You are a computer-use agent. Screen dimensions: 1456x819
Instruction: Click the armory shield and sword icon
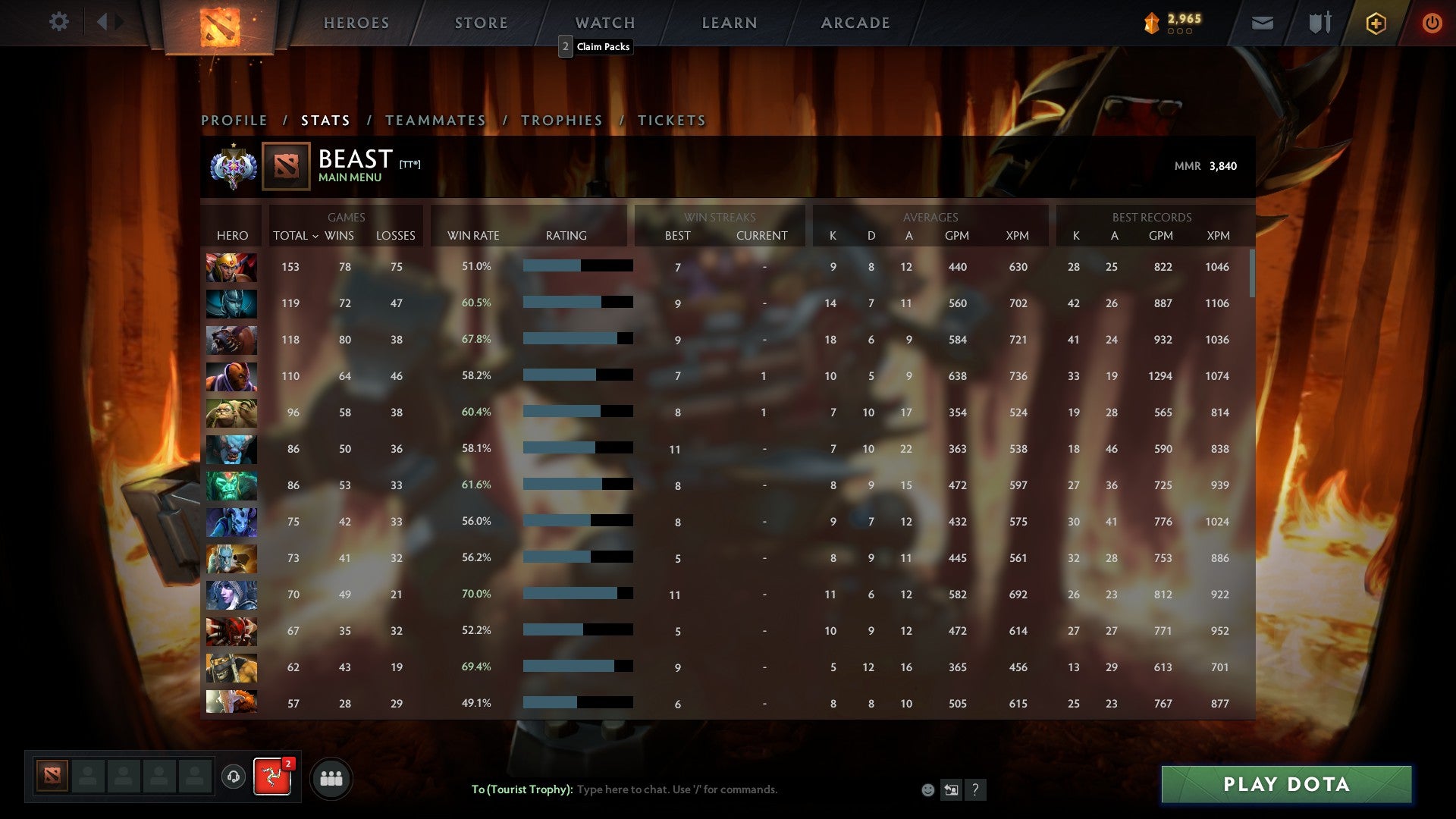(1319, 23)
